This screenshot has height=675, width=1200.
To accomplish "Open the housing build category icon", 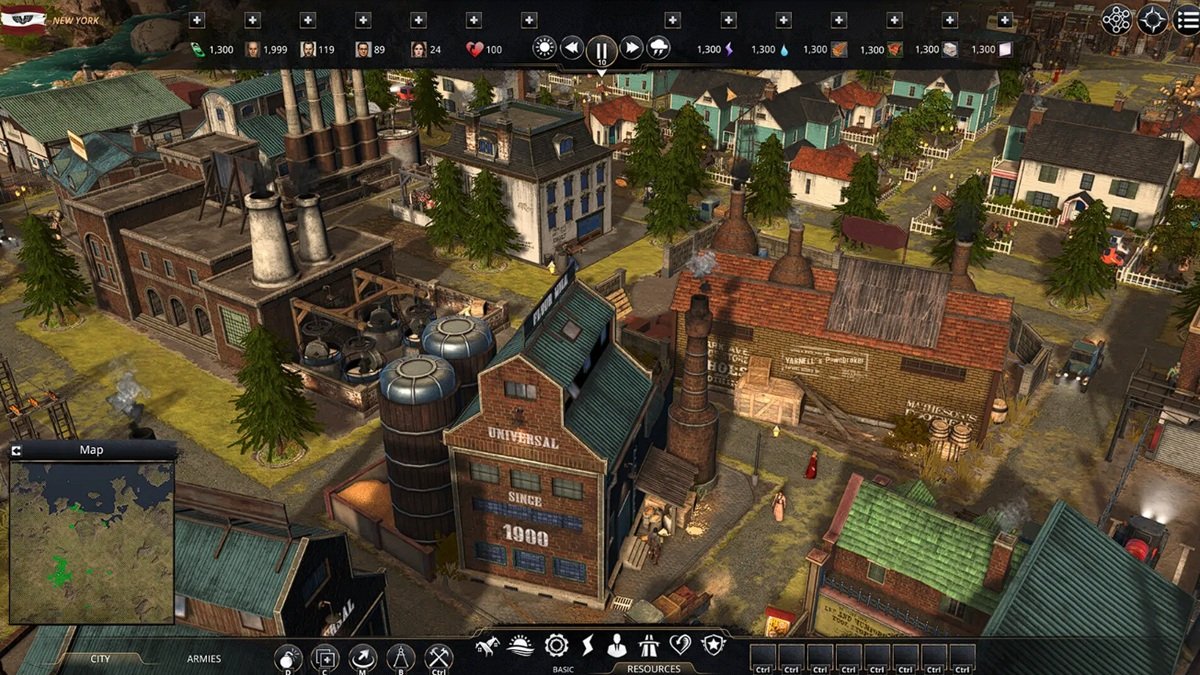I will (488, 645).
